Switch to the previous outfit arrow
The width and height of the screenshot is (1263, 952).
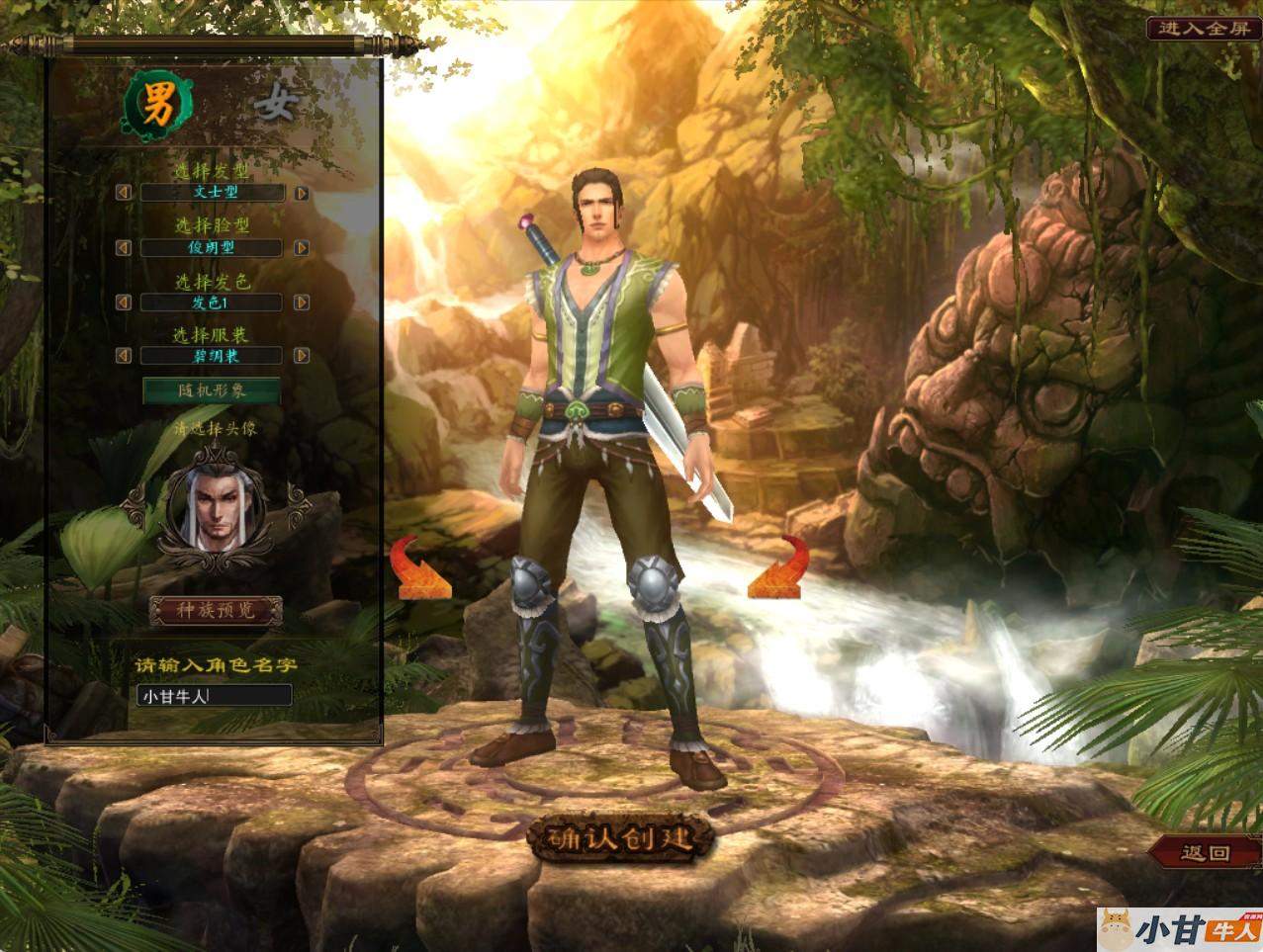point(124,355)
